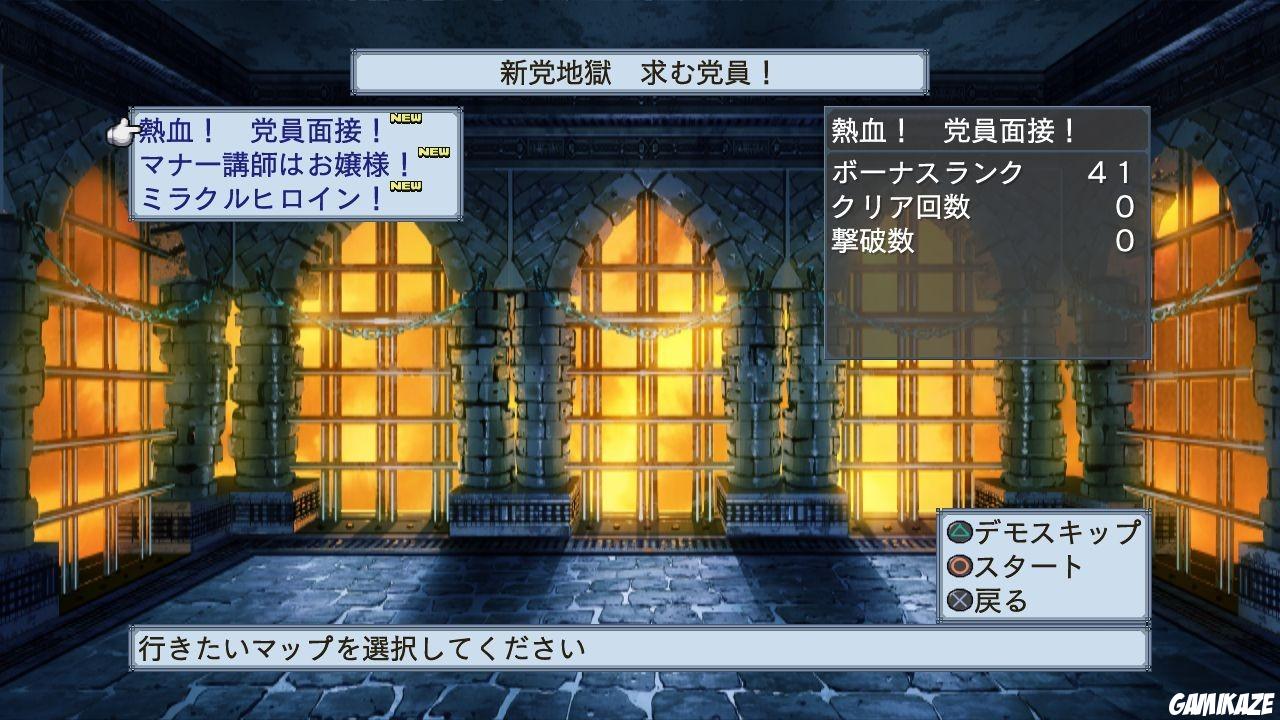The width and height of the screenshot is (1280, 720).
Task: Click the 熱血！党員面接！ info panel header
Action: (955, 128)
